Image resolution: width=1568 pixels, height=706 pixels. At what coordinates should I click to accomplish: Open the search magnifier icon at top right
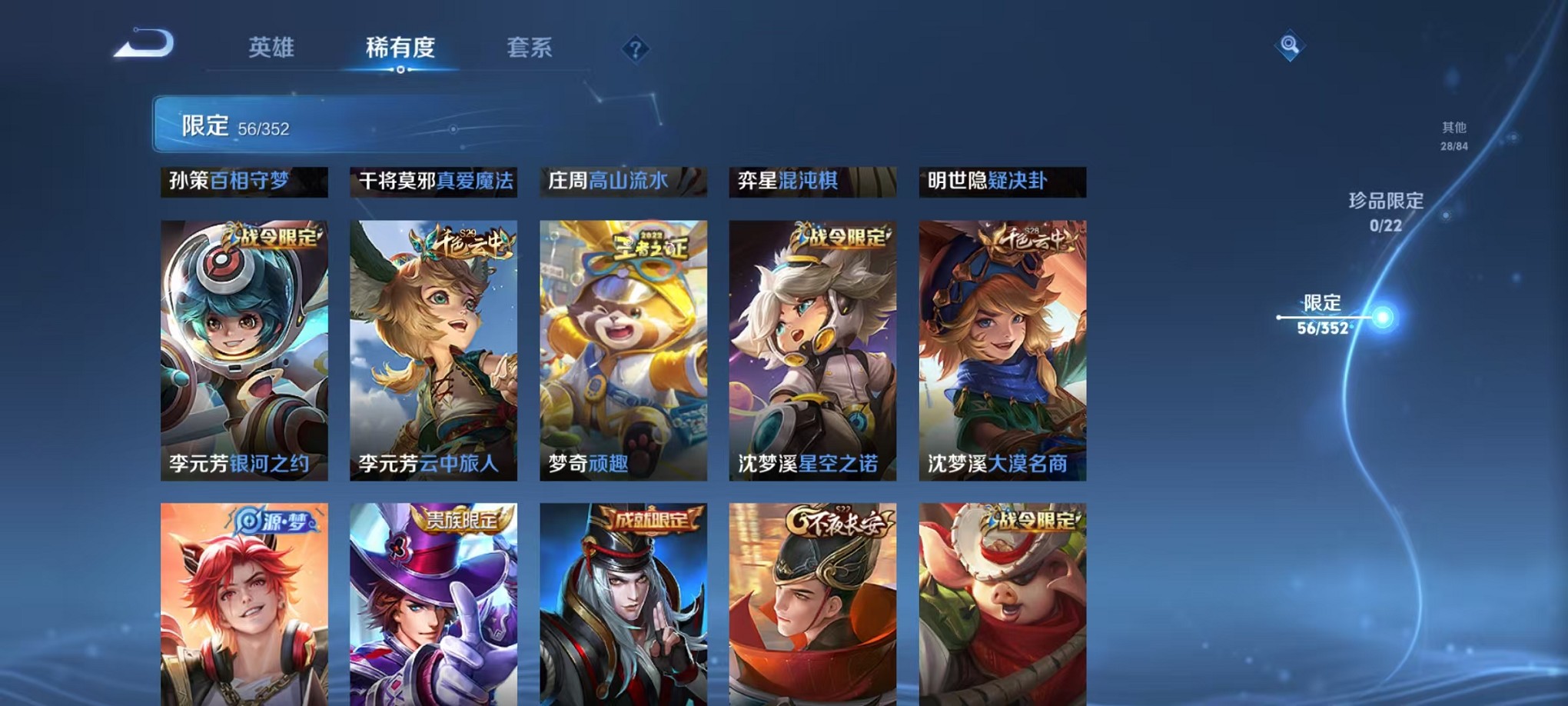1291,46
